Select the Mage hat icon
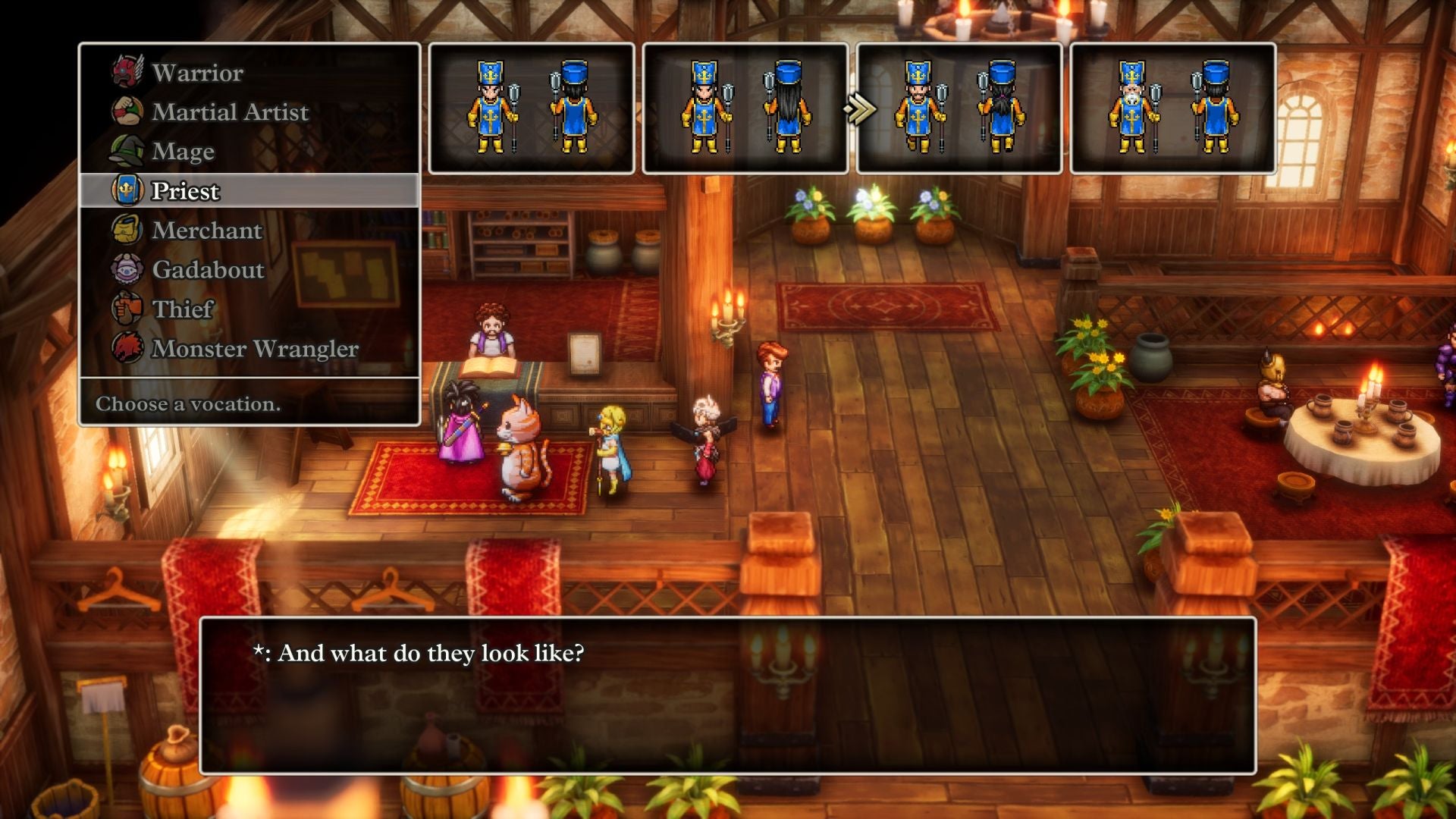Viewport: 1456px width, 819px height. coord(126,151)
